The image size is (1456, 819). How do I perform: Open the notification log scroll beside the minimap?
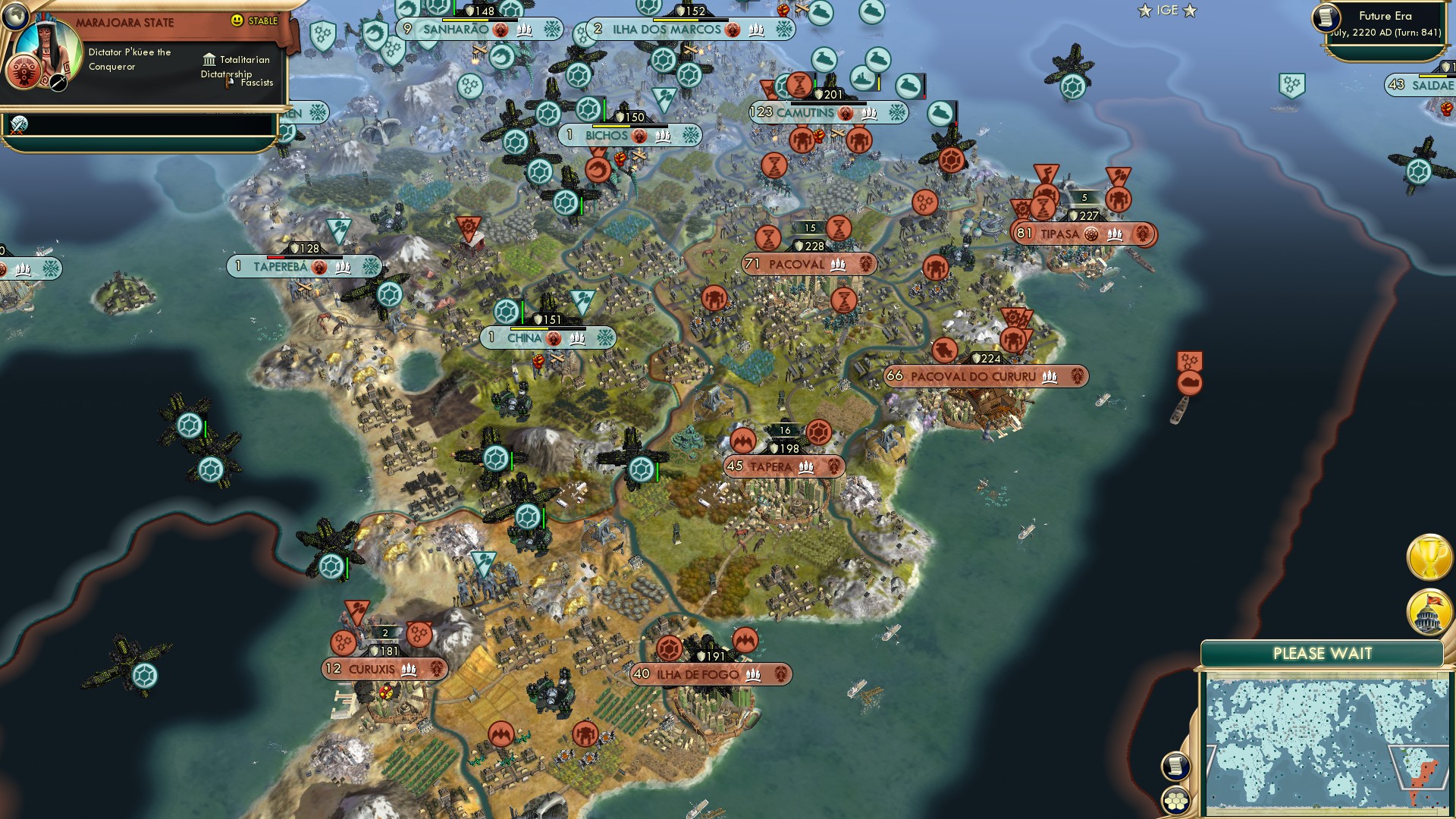[1175, 767]
